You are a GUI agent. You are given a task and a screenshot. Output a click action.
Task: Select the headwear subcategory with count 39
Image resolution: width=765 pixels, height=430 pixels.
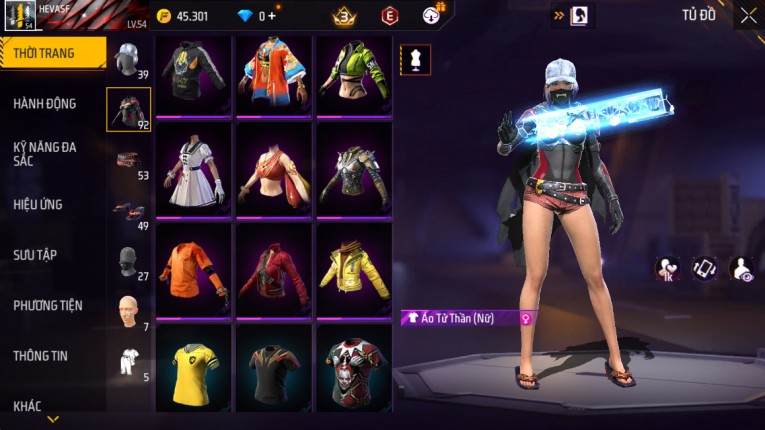click(128, 60)
